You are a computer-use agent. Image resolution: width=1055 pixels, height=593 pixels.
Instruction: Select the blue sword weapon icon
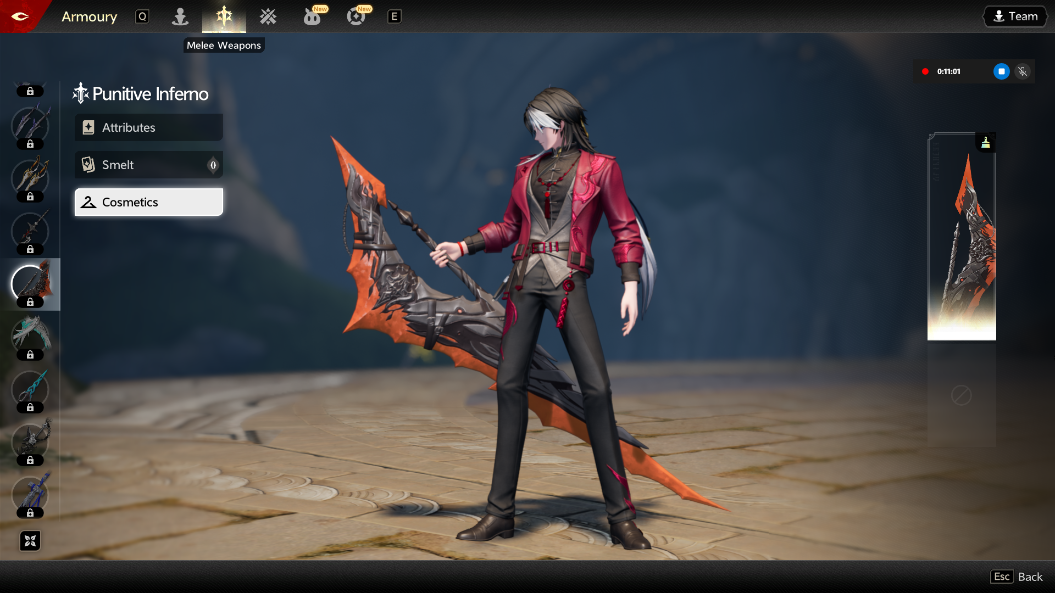[x=30, y=494]
